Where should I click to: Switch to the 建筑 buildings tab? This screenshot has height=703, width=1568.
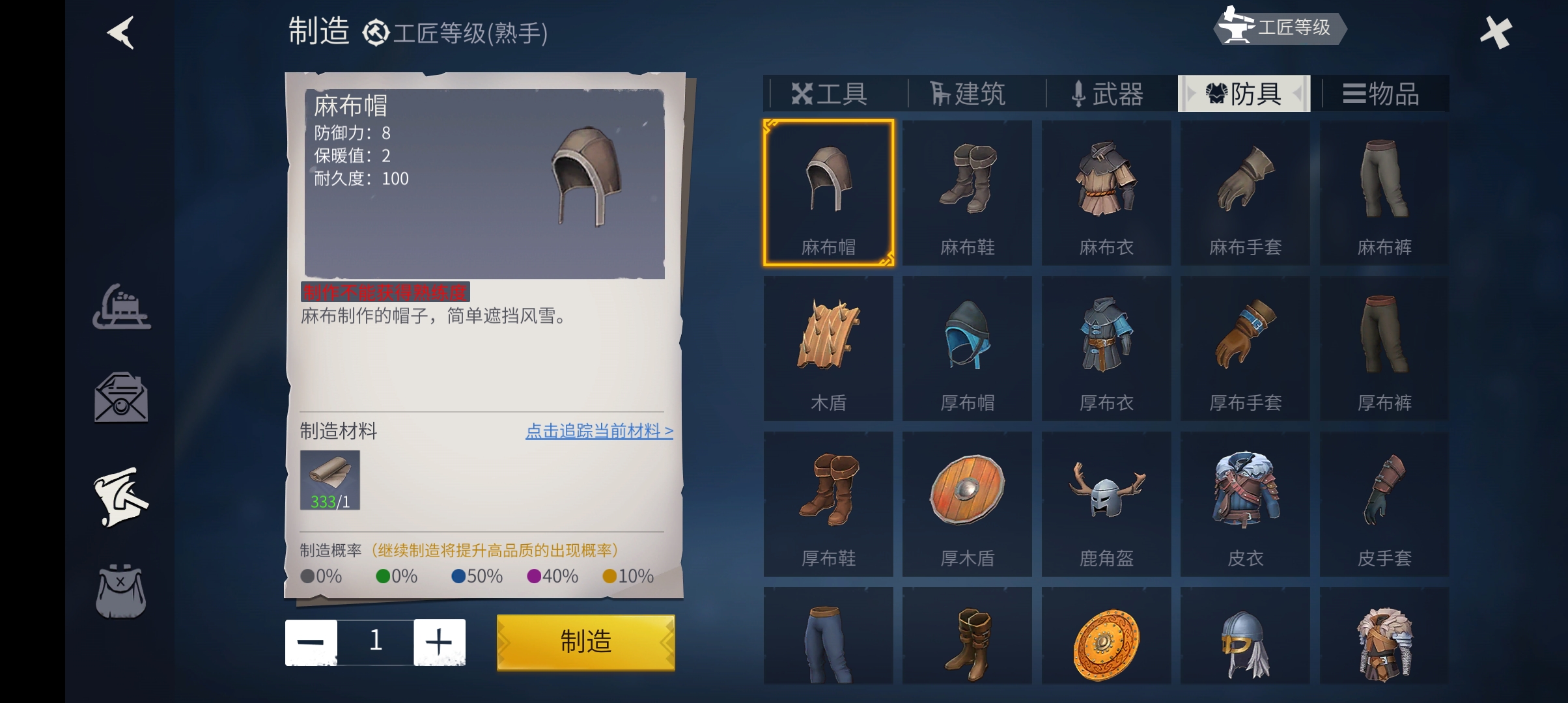(x=968, y=94)
